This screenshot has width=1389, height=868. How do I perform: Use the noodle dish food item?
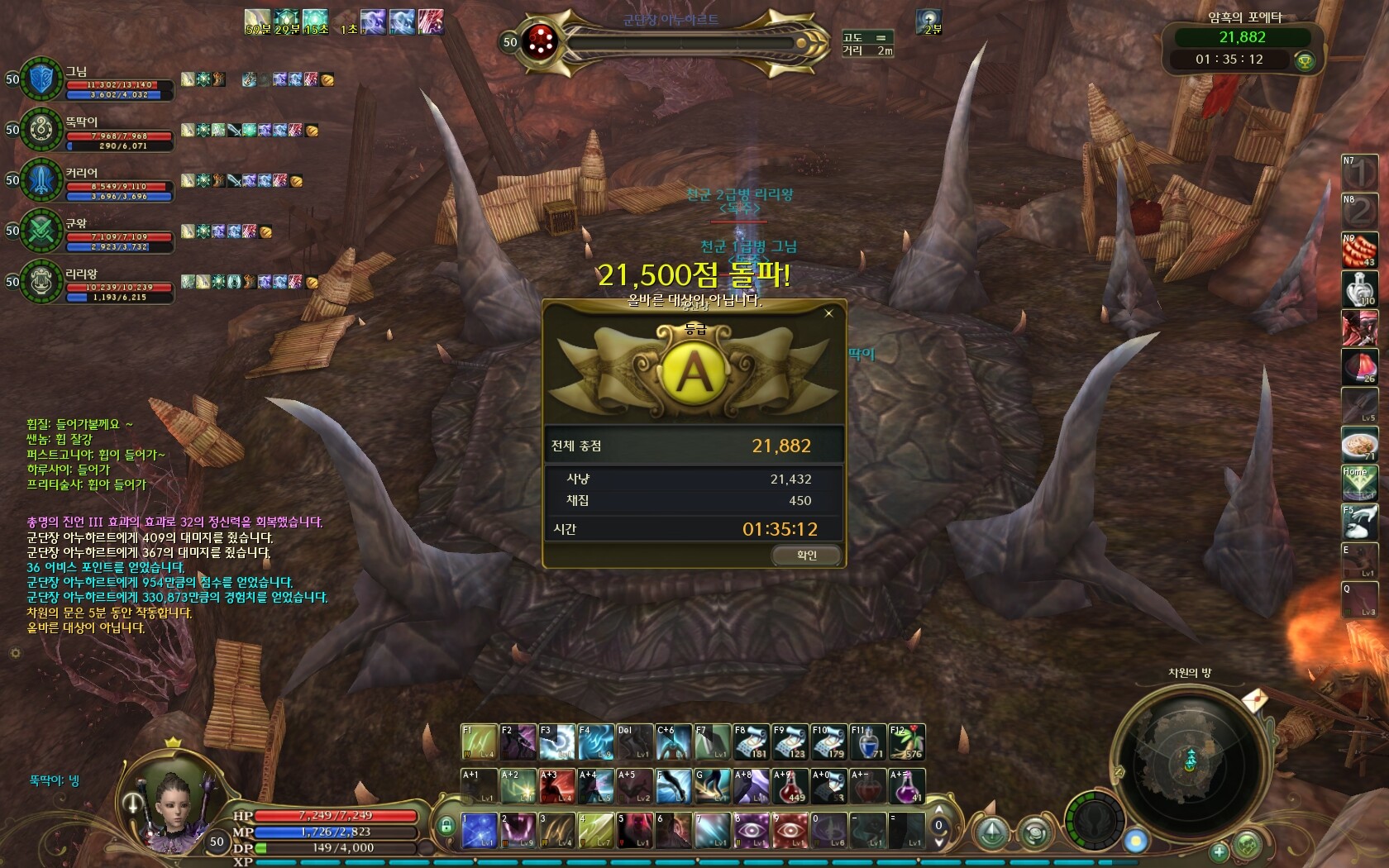[1358, 446]
